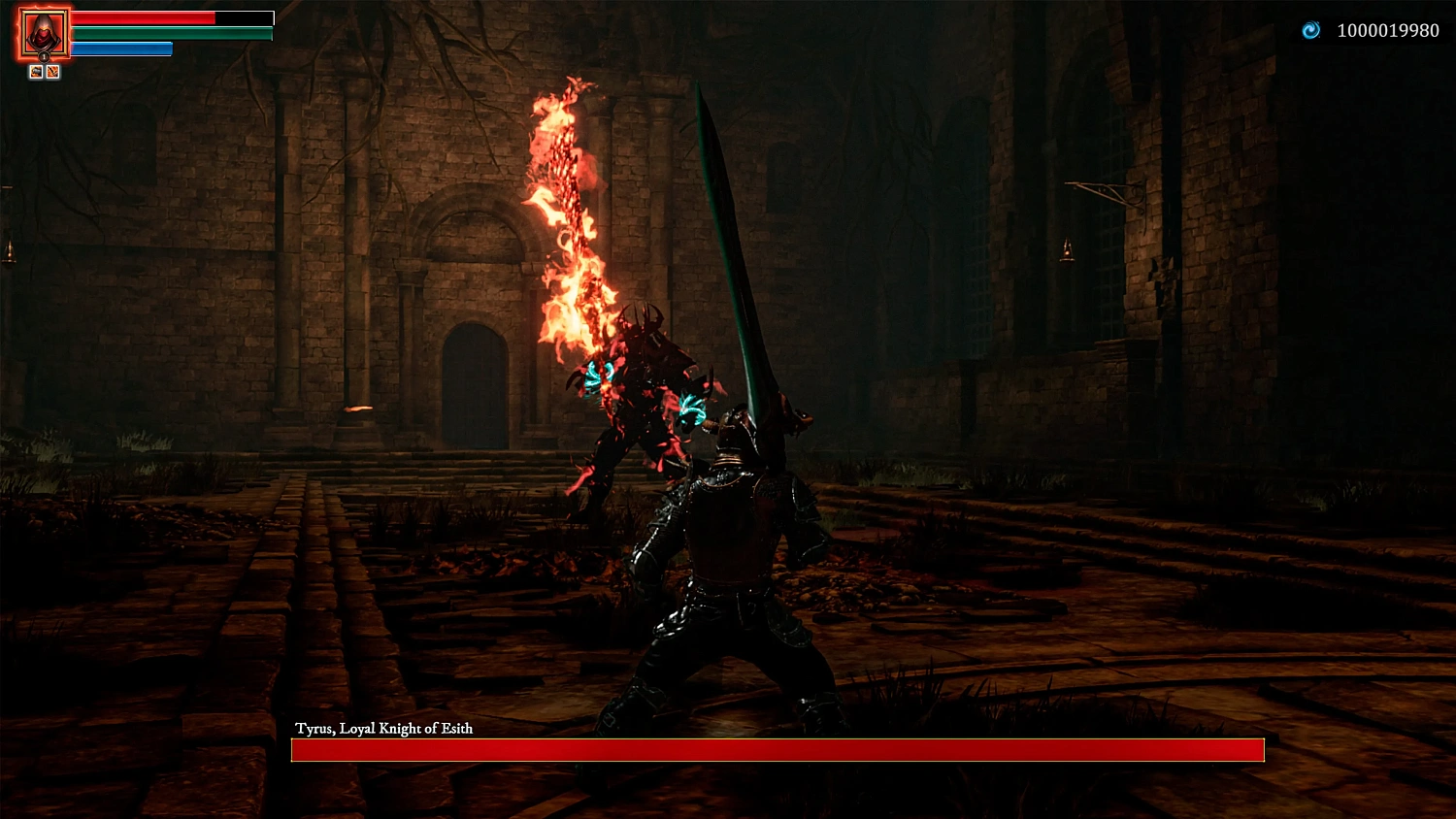Viewport: 1456px width, 819px height.
Task: Click the currency counter reading 1000019980
Action: (1388, 30)
